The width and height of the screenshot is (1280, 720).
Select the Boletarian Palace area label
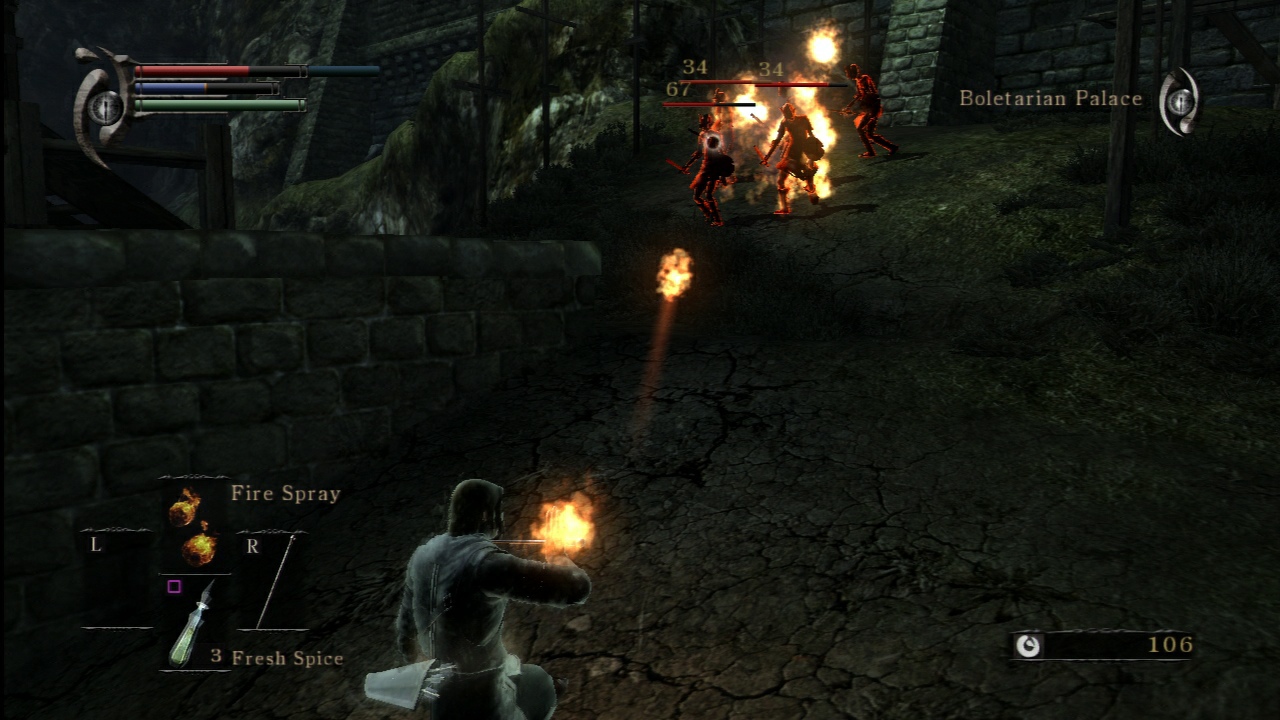click(1050, 98)
